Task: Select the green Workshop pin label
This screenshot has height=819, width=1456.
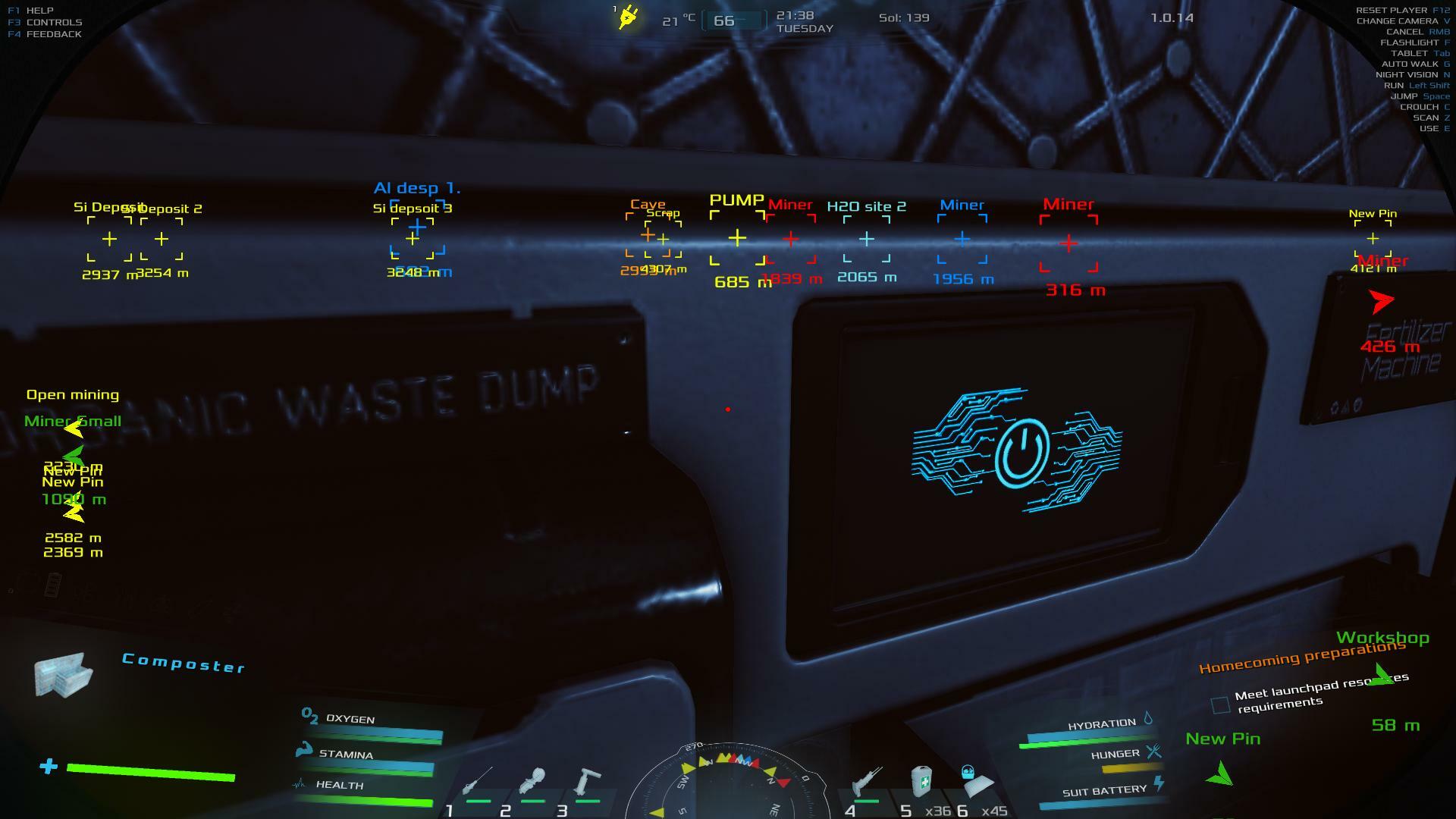Action: point(1382,638)
